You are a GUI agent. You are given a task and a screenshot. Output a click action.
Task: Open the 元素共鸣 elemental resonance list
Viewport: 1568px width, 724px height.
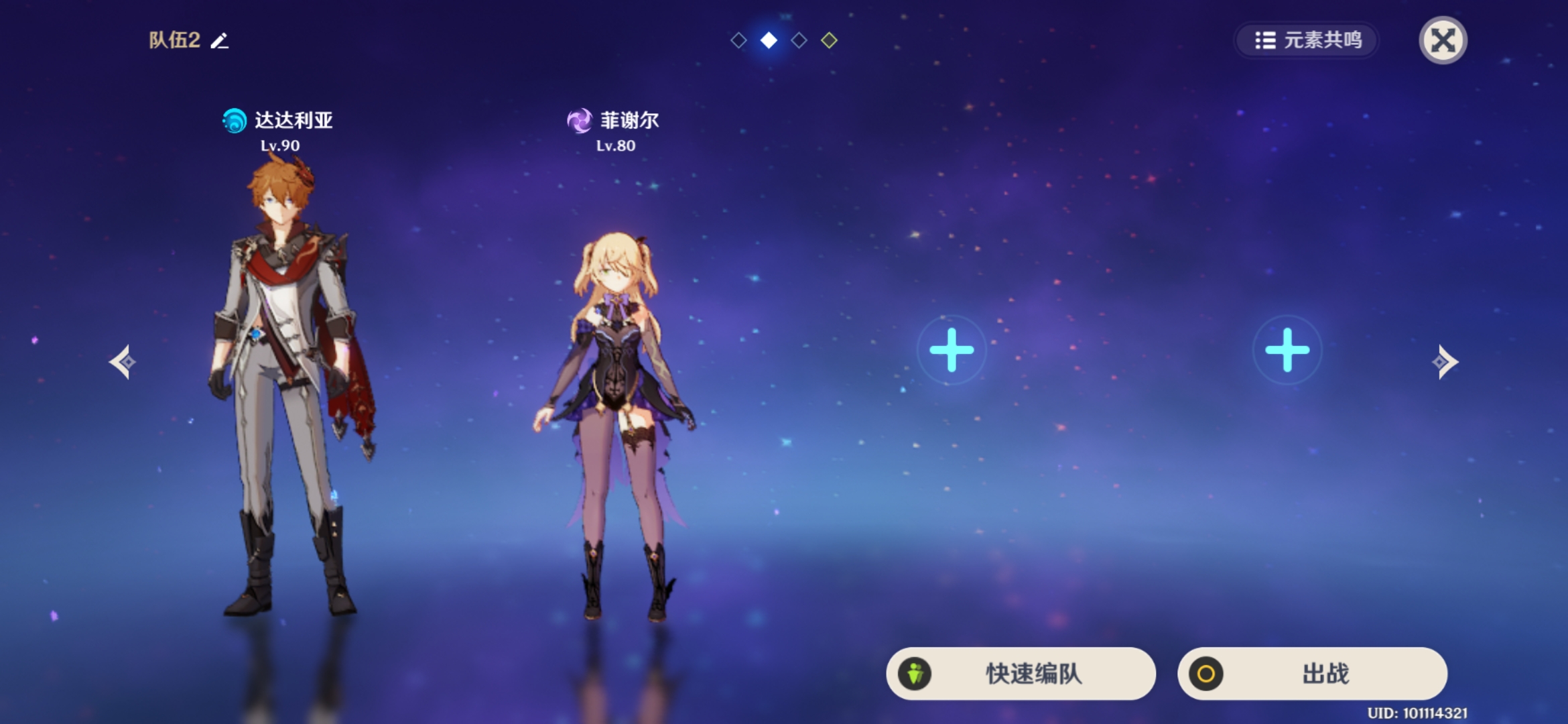coord(1307,40)
